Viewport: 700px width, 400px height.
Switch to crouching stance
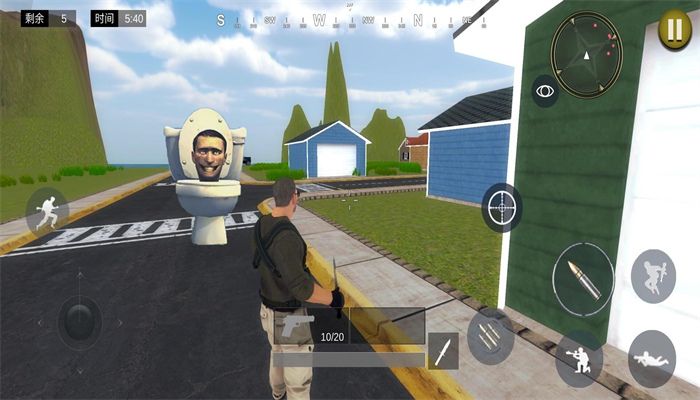point(579,358)
